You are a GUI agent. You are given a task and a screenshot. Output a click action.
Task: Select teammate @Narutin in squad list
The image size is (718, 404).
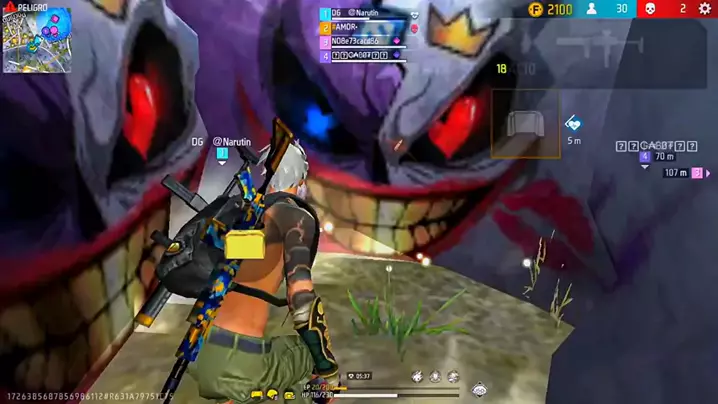tap(365, 13)
